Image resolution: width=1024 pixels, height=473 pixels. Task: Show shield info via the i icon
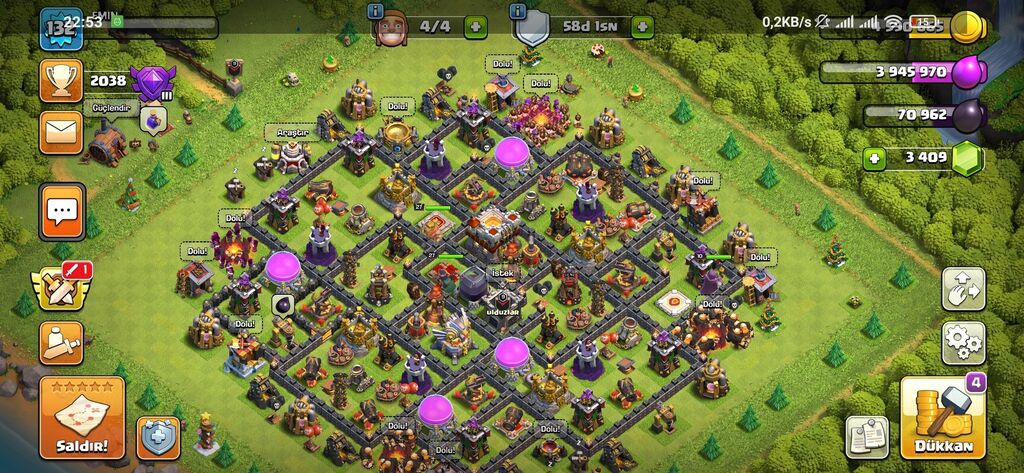coord(517,11)
